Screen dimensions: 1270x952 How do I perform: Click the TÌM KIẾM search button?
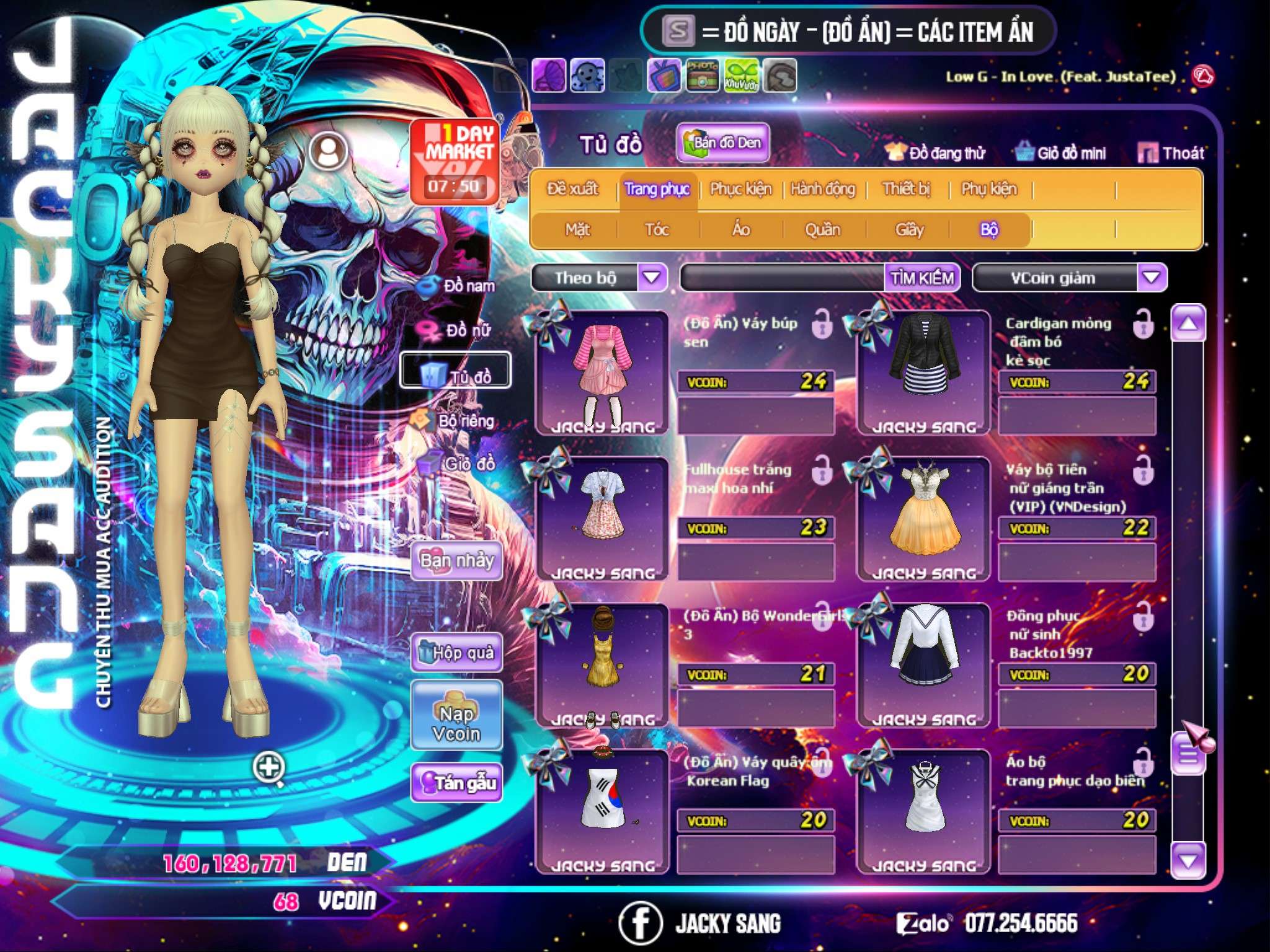922,278
